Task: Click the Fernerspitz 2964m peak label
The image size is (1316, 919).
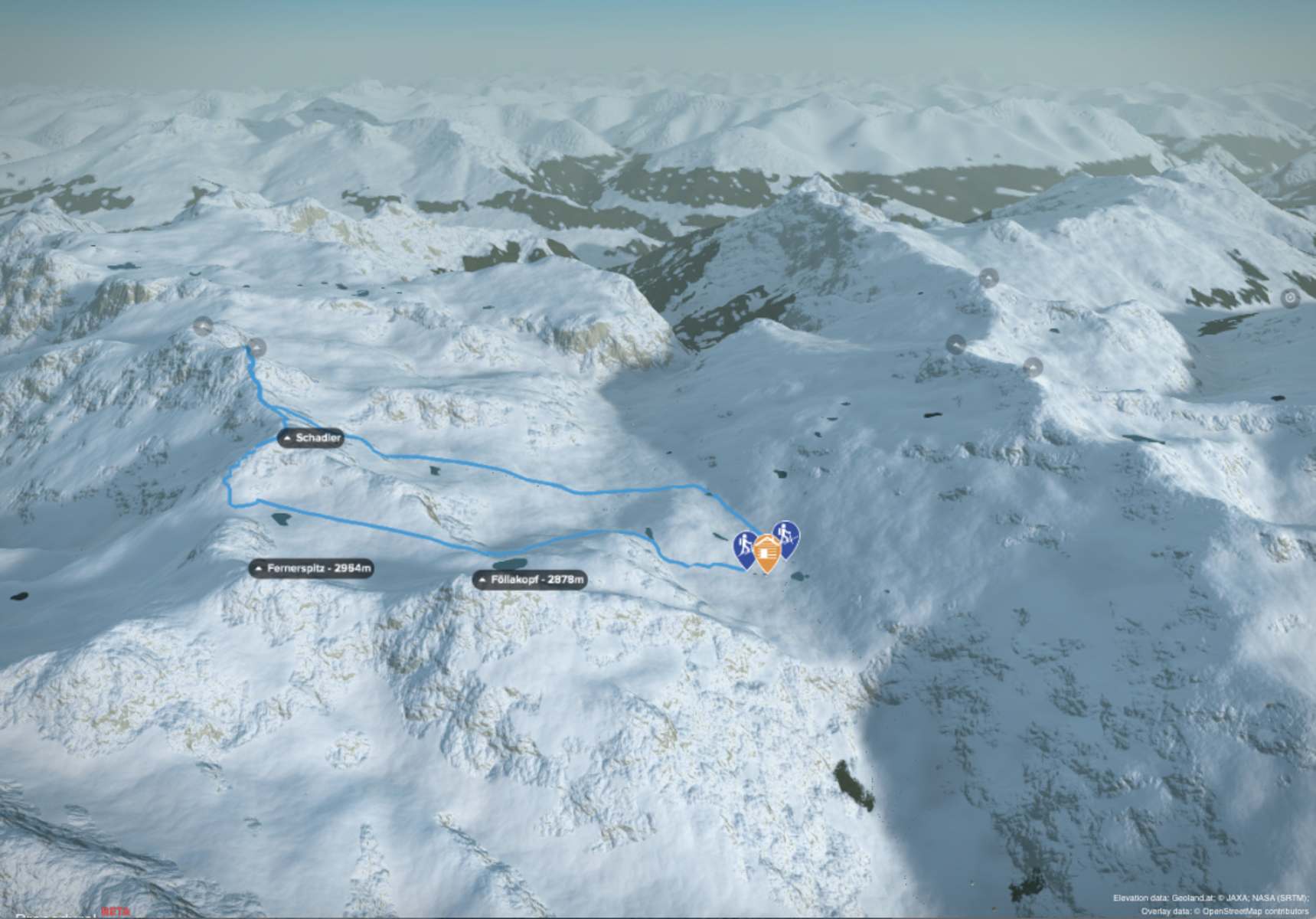Action: tap(312, 568)
